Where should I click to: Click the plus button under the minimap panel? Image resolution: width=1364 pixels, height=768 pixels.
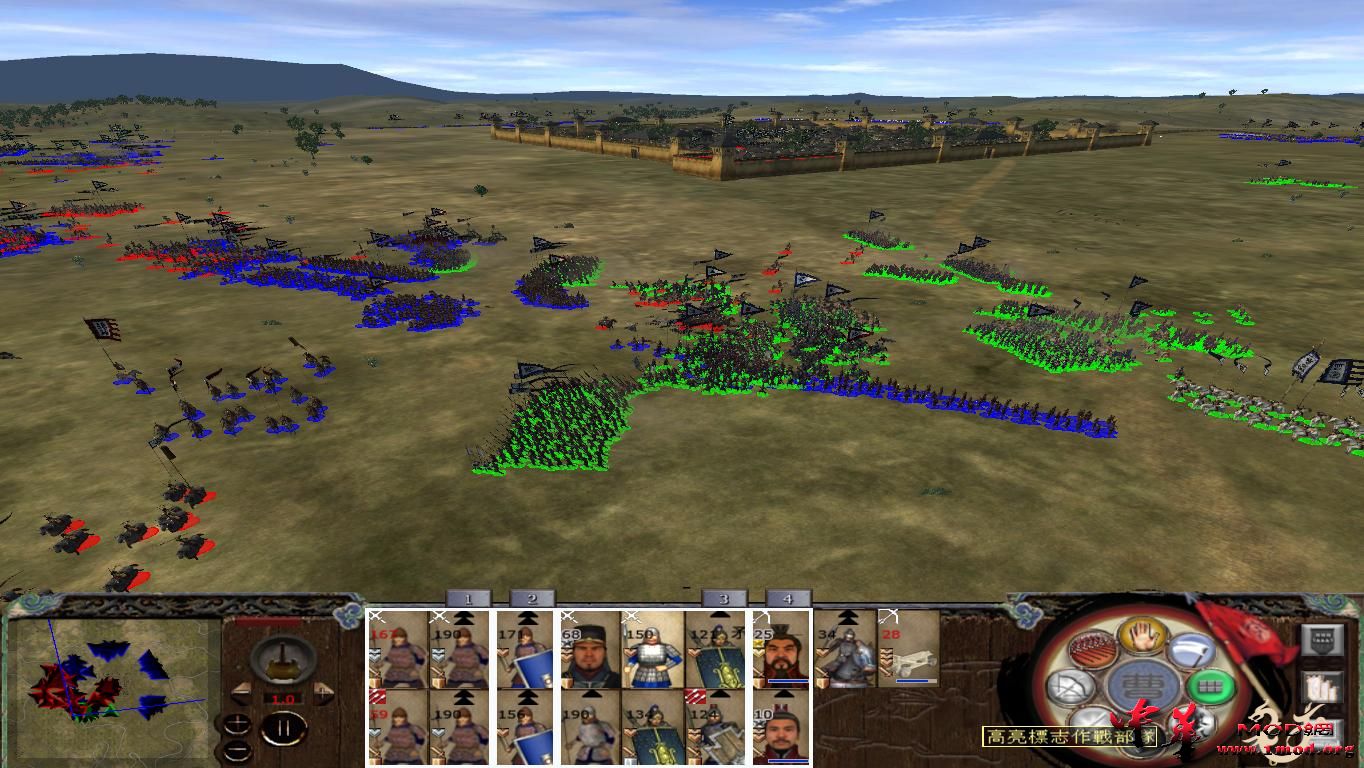[237, 724]
